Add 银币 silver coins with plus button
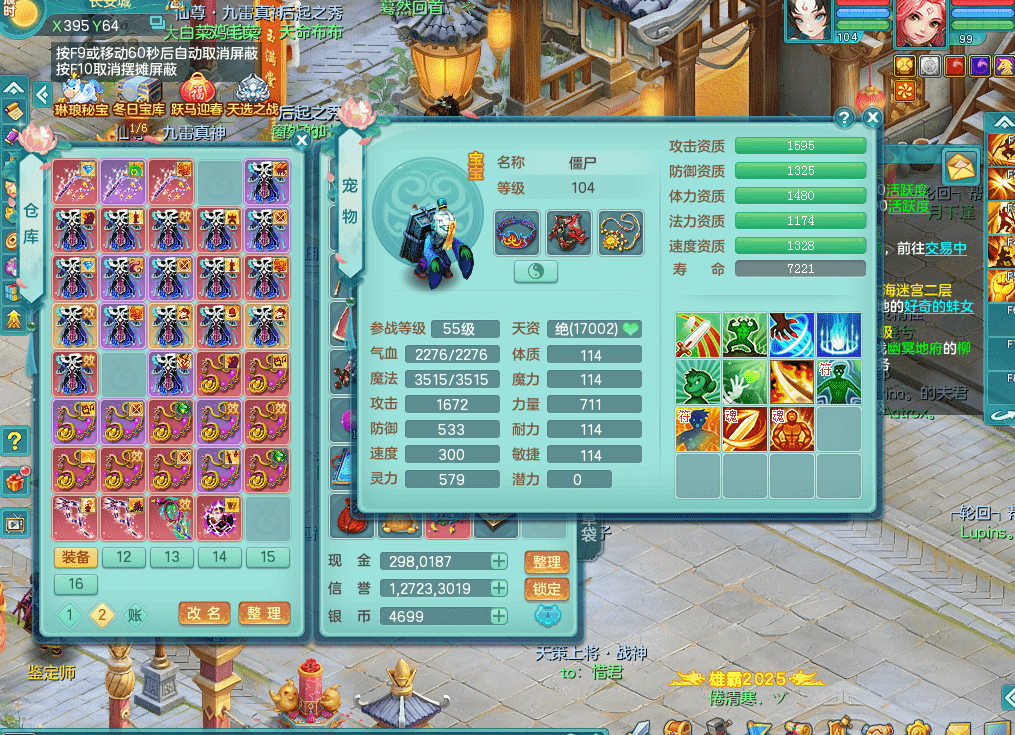 pos(498,616)
